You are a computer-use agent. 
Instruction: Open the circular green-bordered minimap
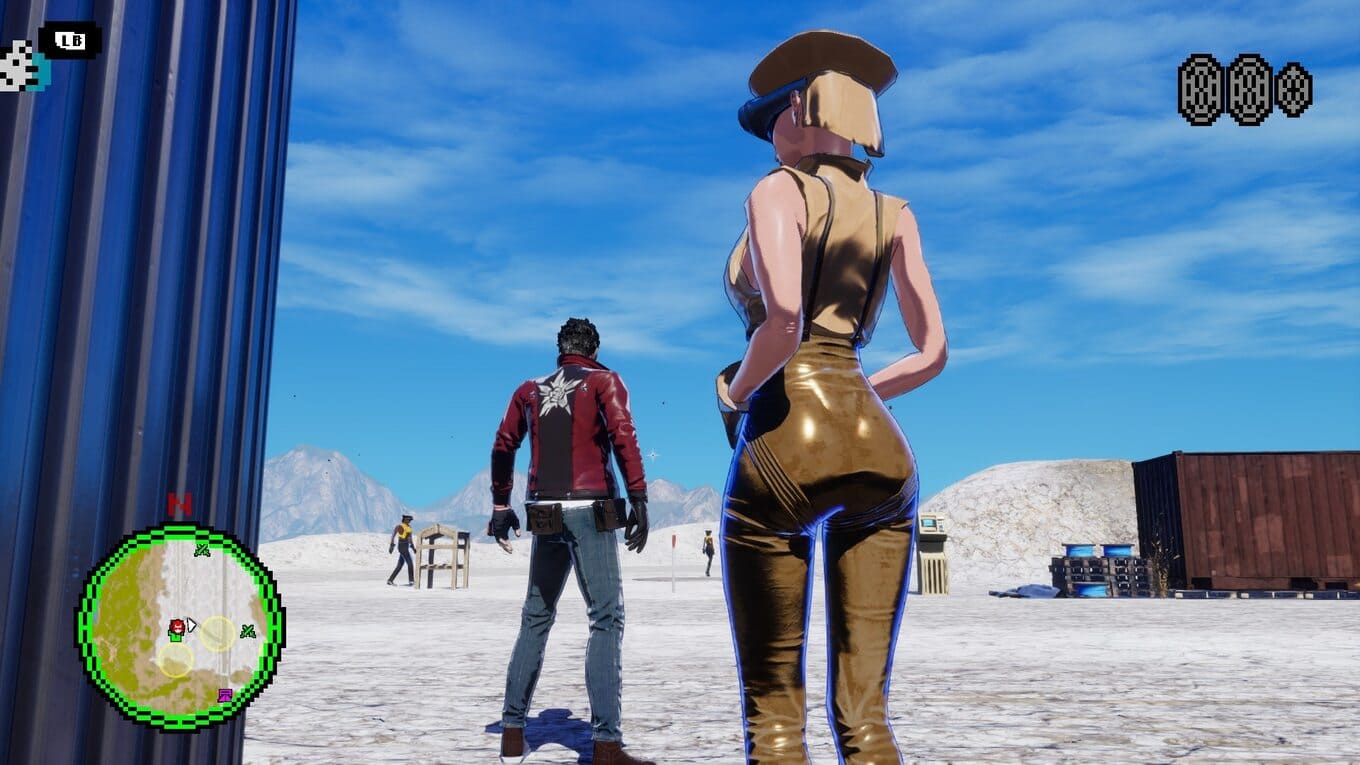pyautogui.click(x=180, y=627)
